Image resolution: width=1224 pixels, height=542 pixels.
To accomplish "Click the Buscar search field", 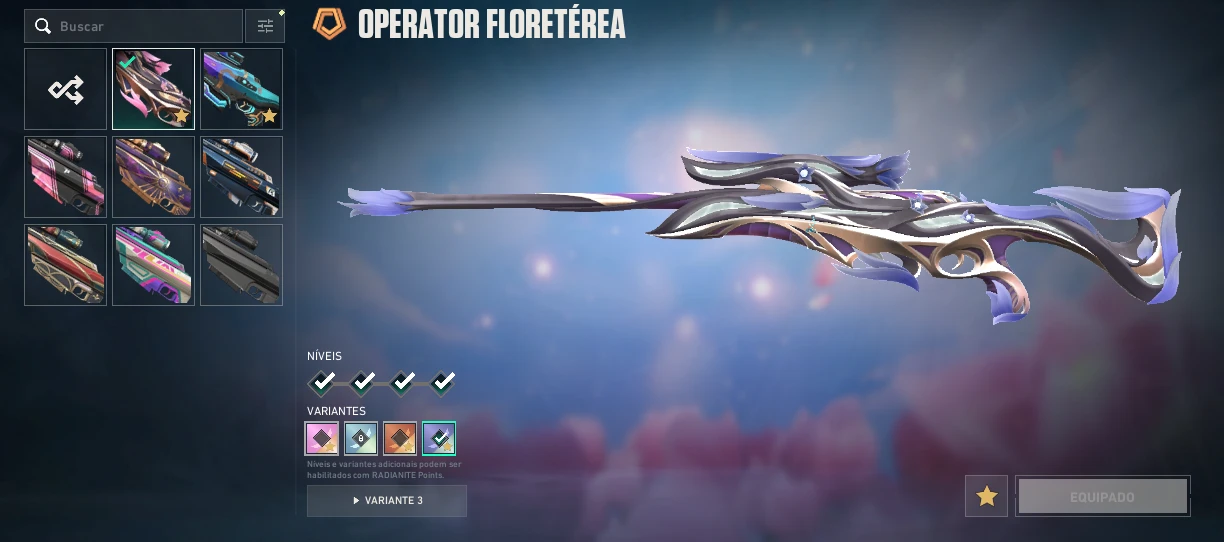I will (x=140, y=26).
